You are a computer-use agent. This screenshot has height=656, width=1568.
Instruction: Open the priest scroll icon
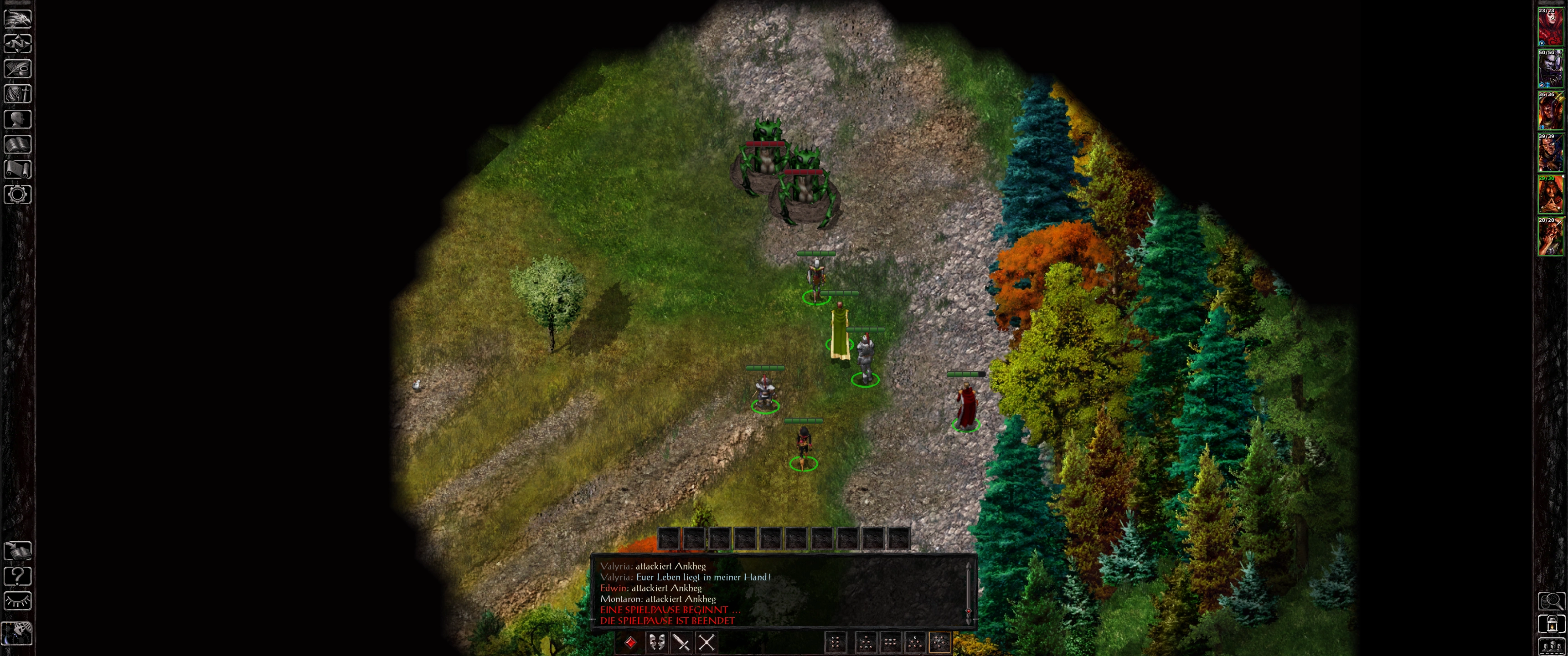coord(18,169)
